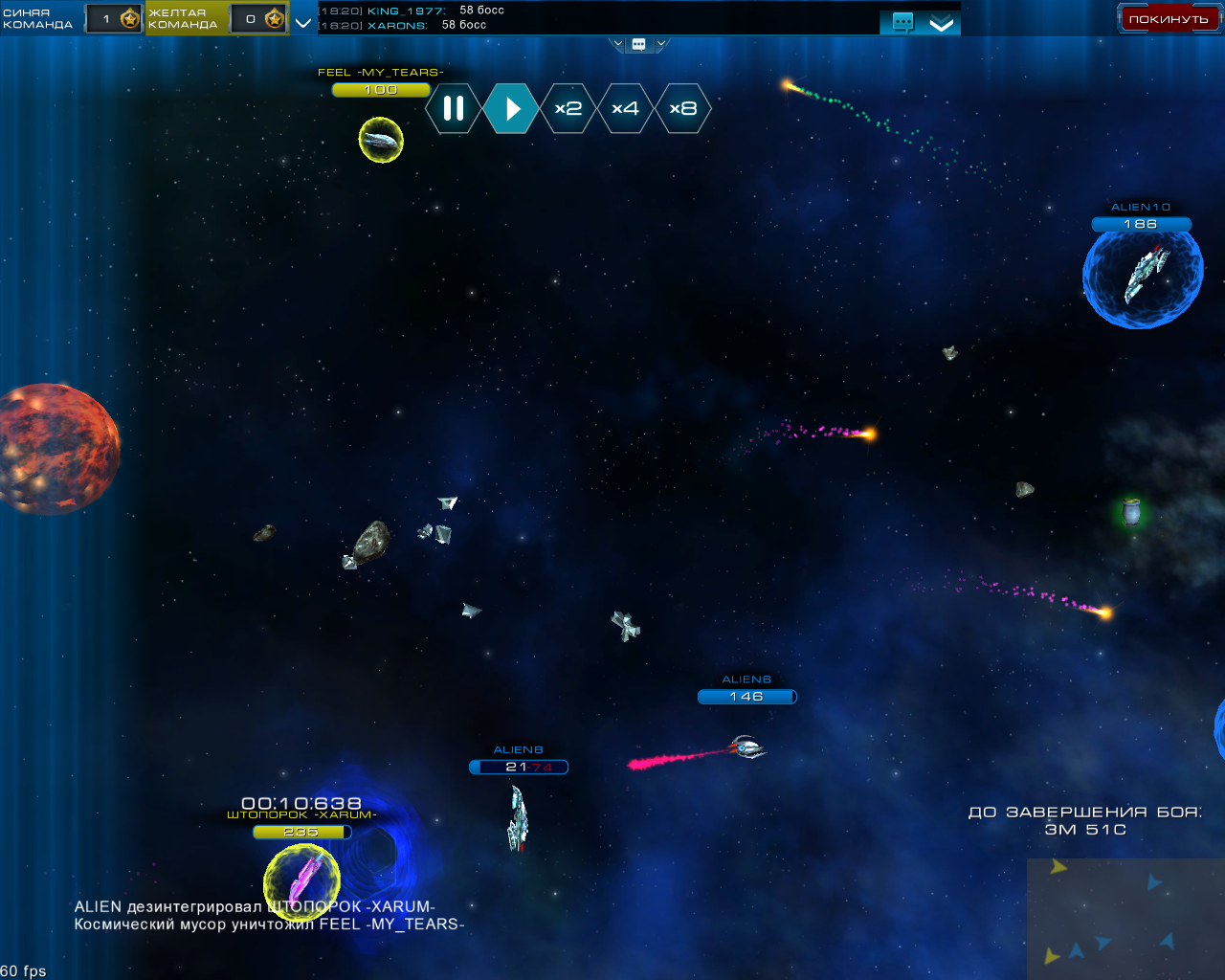
Task: Expand the team score dropdown arrow
Action: [x=303, y=22]
